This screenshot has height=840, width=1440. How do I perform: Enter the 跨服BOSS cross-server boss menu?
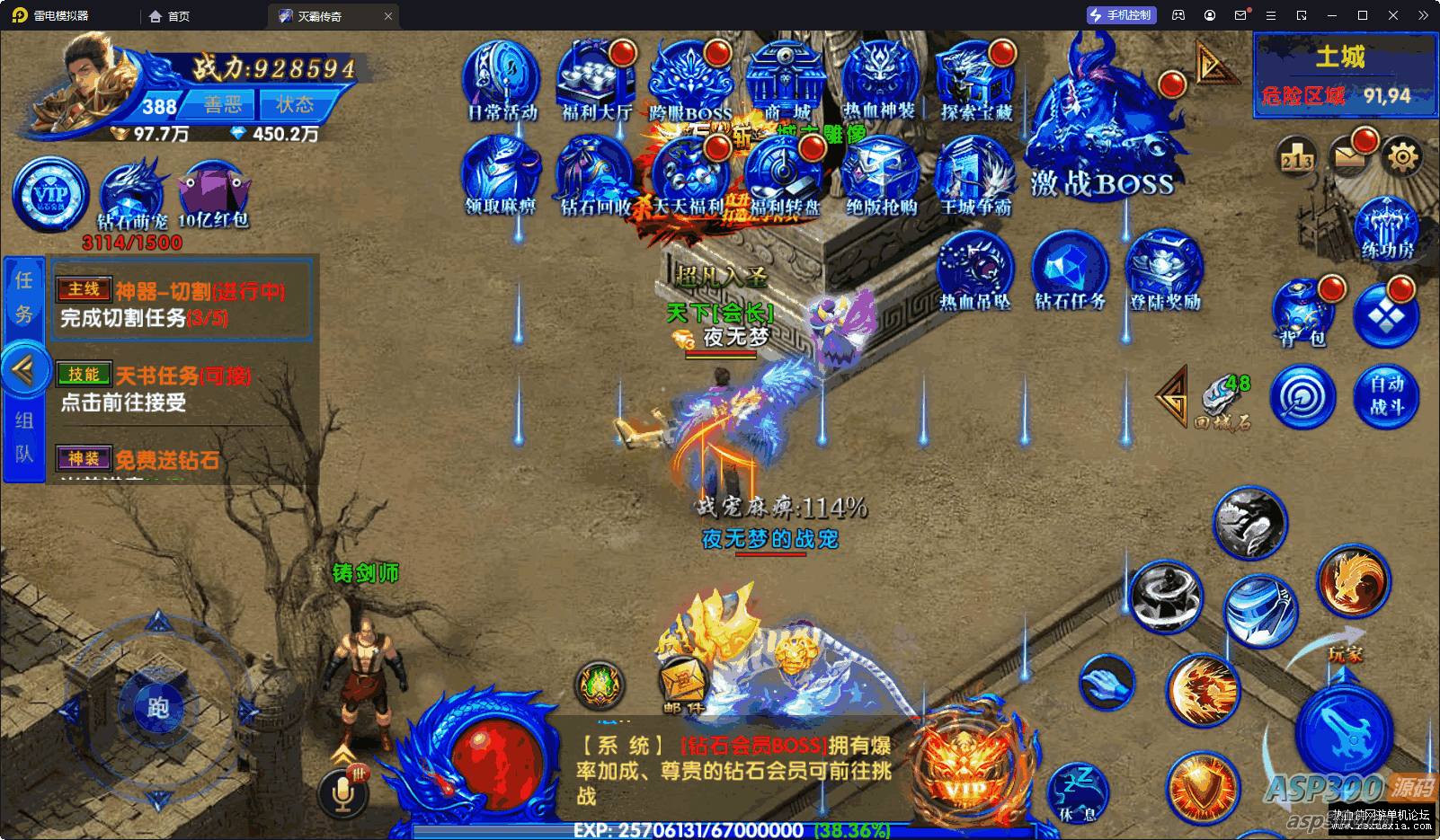click(x=690, y=80)
